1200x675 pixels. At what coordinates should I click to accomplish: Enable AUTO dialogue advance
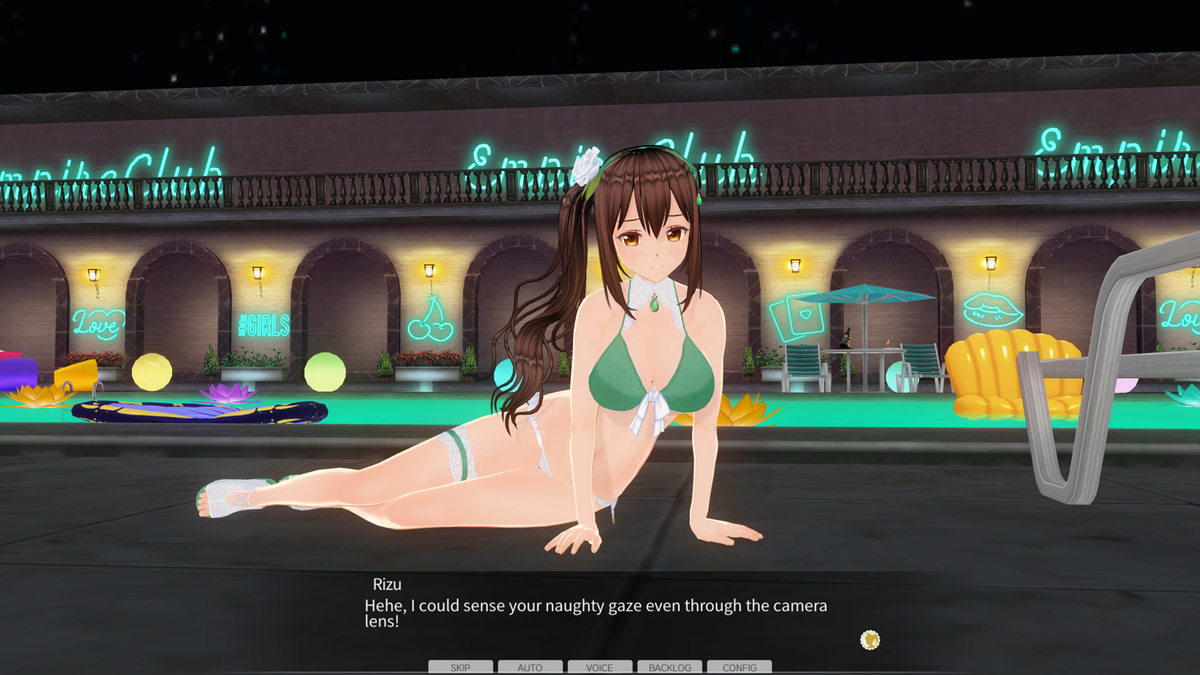click(530, 667)
